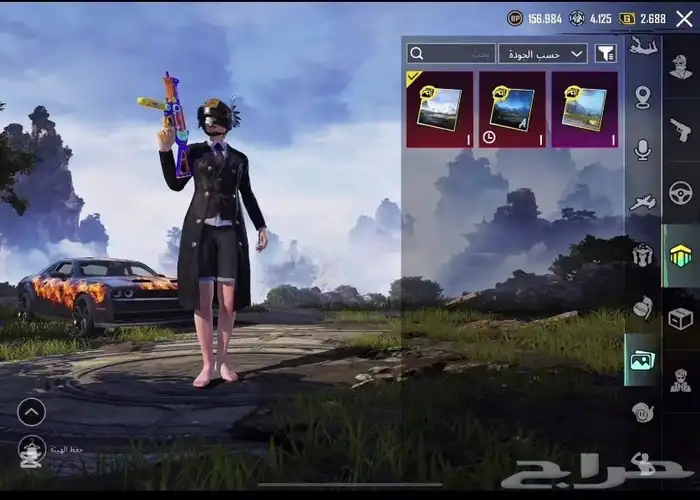The image size is (700, 500).
Task: Open the filter funnel button
Action: pyautogui.click(x=605, y=54)
